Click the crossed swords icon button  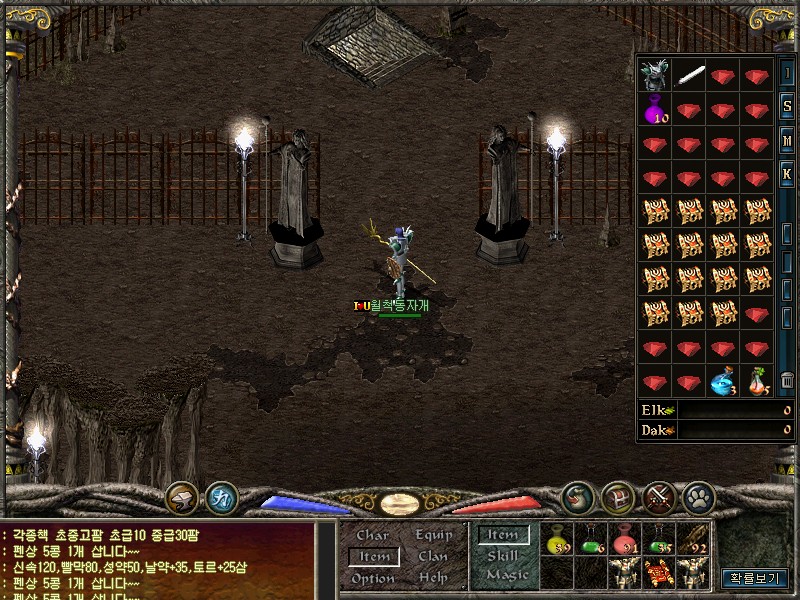pos(658,496)
